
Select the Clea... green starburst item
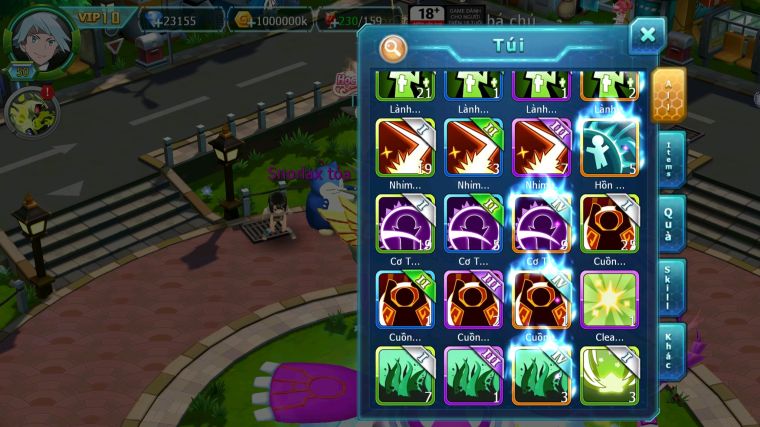coord(609,299)
